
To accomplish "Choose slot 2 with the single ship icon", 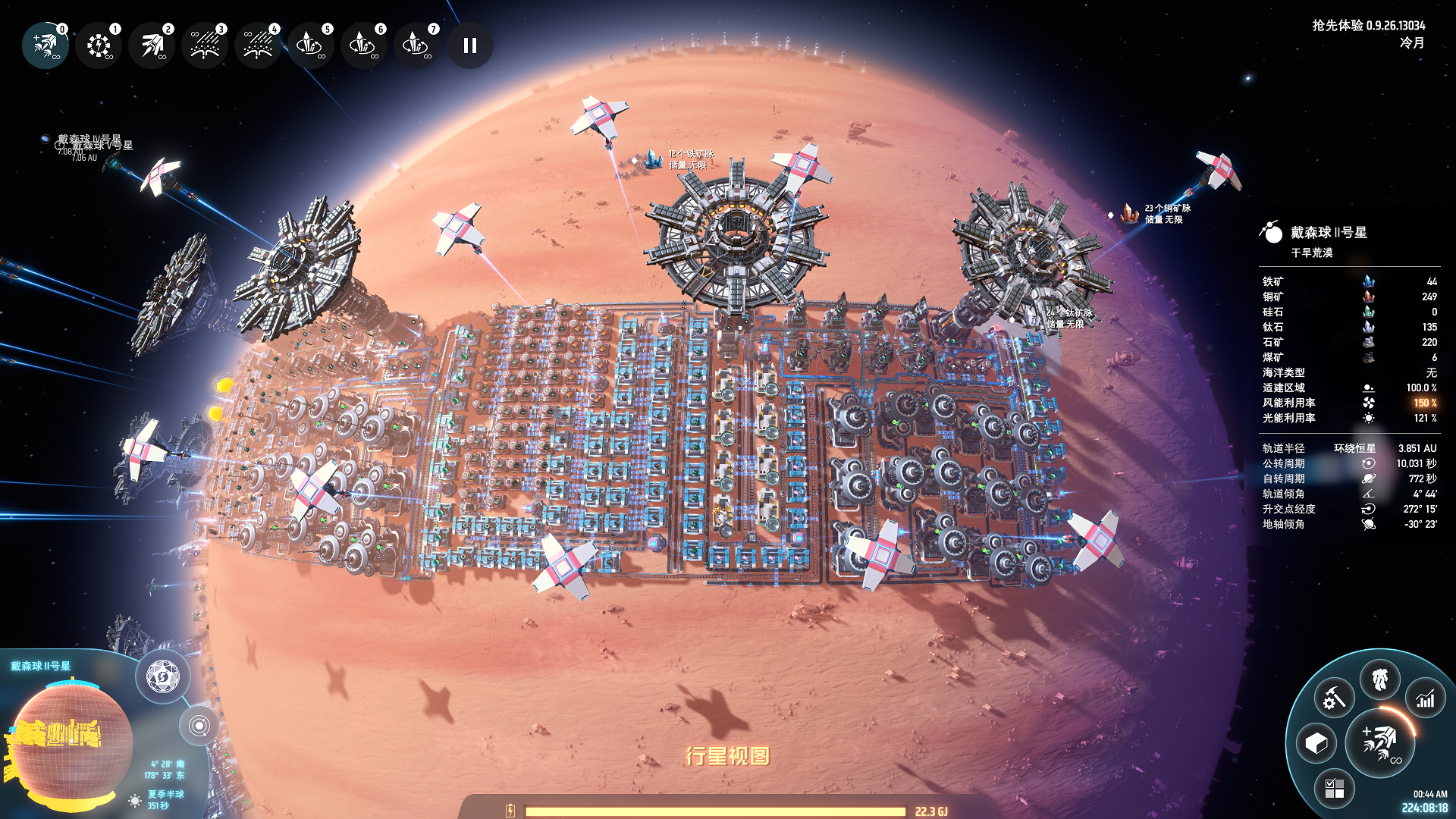I will (152, 45).
